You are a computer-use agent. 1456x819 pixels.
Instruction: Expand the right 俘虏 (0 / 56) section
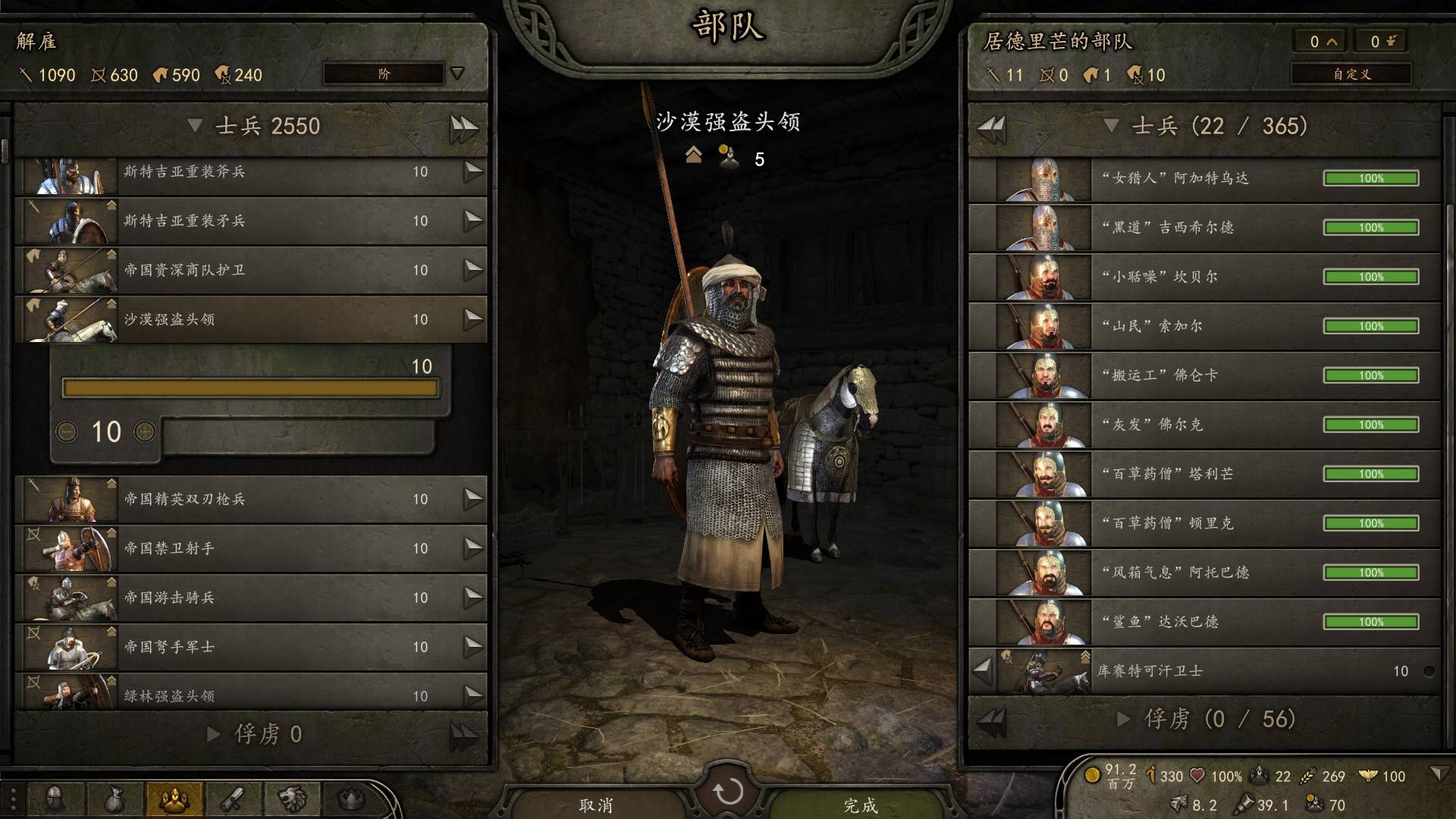pos(1124,719)
